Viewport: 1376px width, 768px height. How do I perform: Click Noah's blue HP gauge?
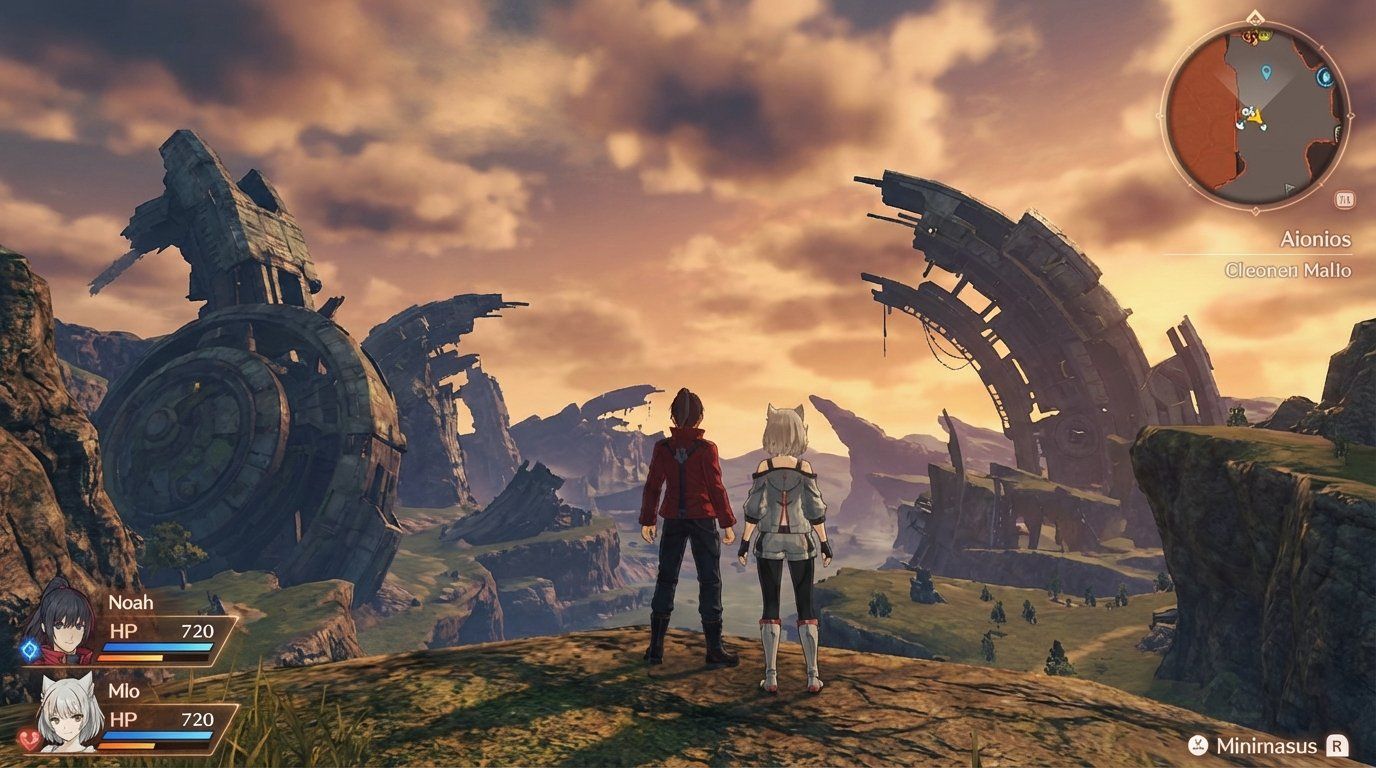(x=157, y=647)
